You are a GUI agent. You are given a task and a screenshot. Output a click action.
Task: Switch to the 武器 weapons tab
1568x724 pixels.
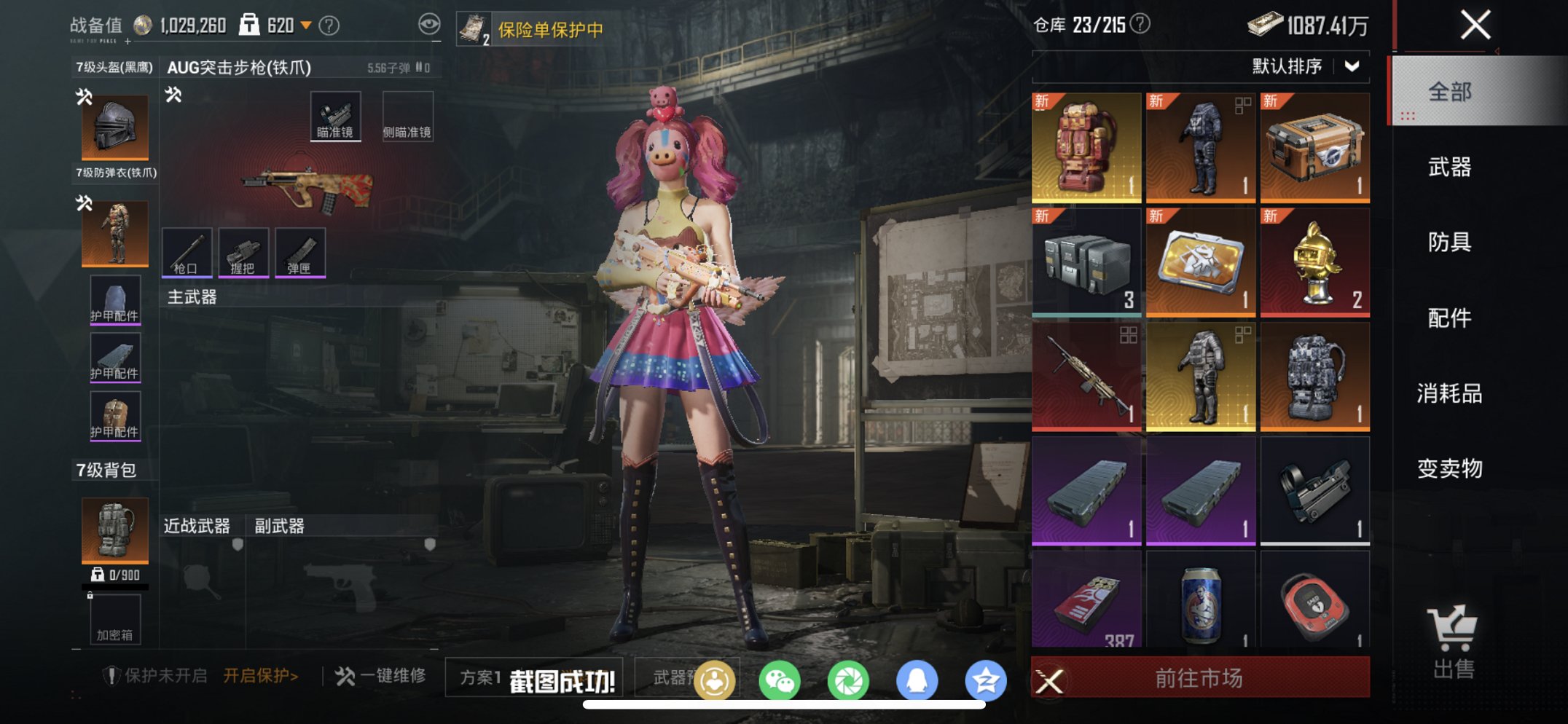[x=1449, y=168]
